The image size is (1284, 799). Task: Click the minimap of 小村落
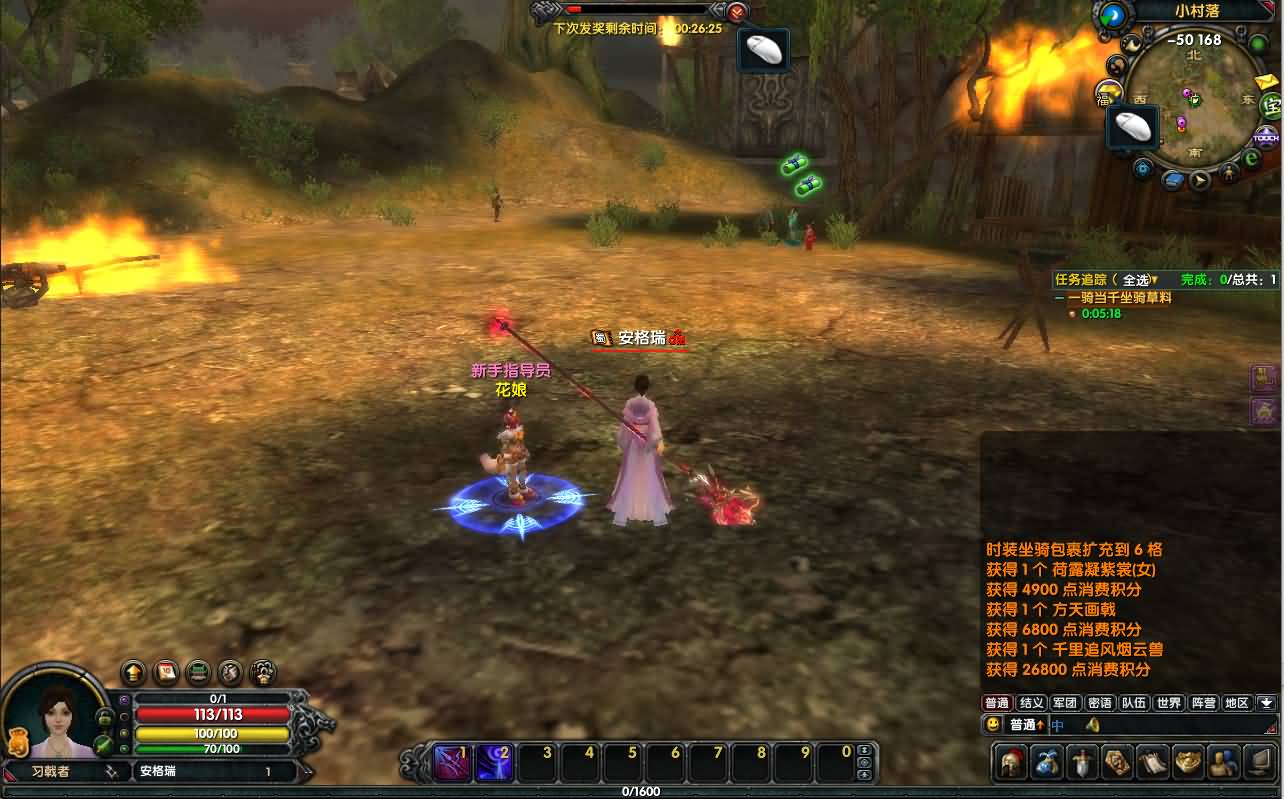tap(1193, 103)
